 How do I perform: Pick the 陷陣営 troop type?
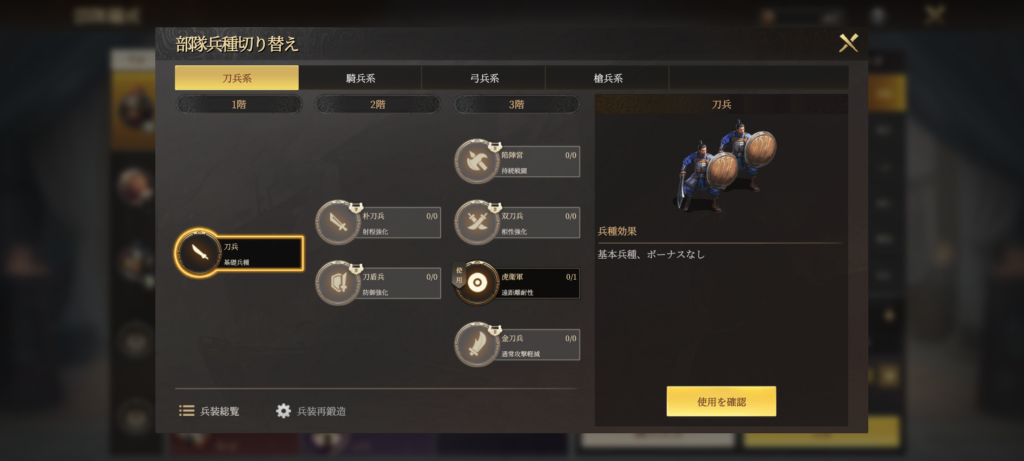518,162
